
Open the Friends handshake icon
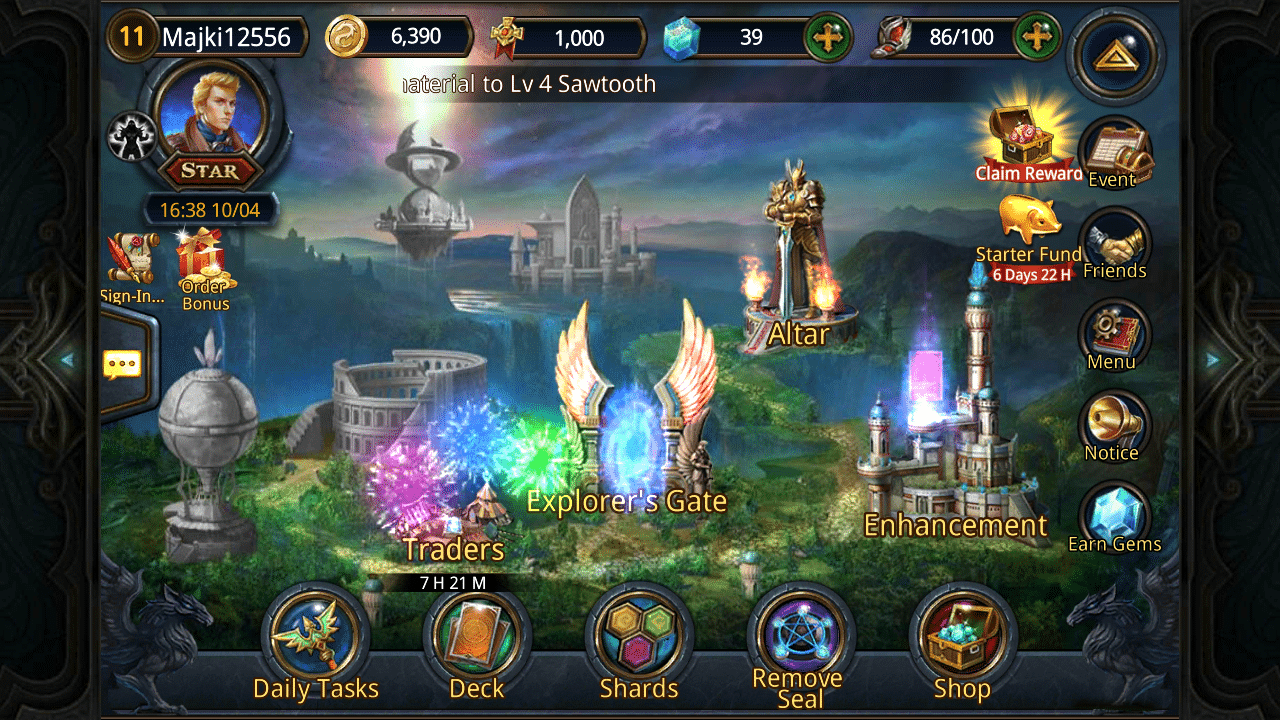(1115, 244)
